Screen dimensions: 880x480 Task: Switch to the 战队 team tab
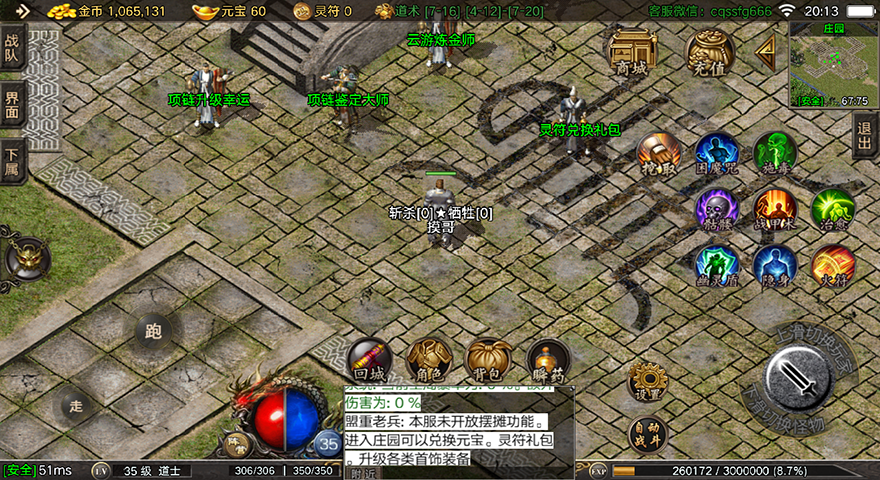click(x=12, y=49)
